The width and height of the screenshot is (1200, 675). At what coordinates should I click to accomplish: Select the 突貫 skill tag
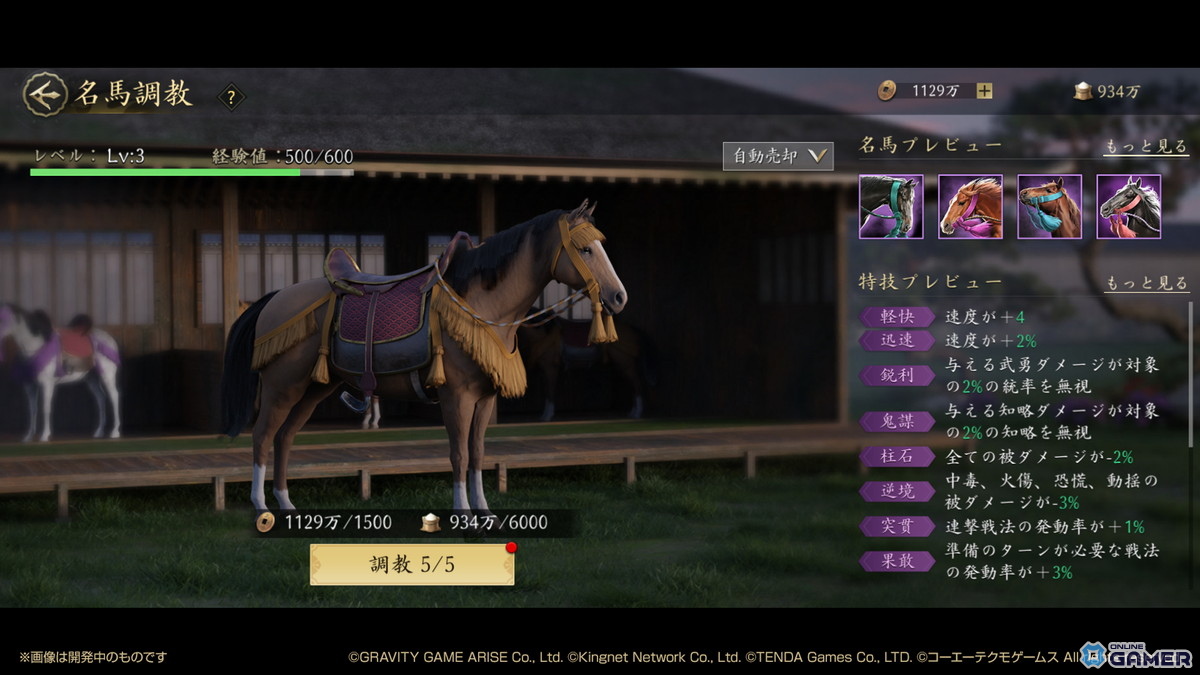[x=897, y=526]
